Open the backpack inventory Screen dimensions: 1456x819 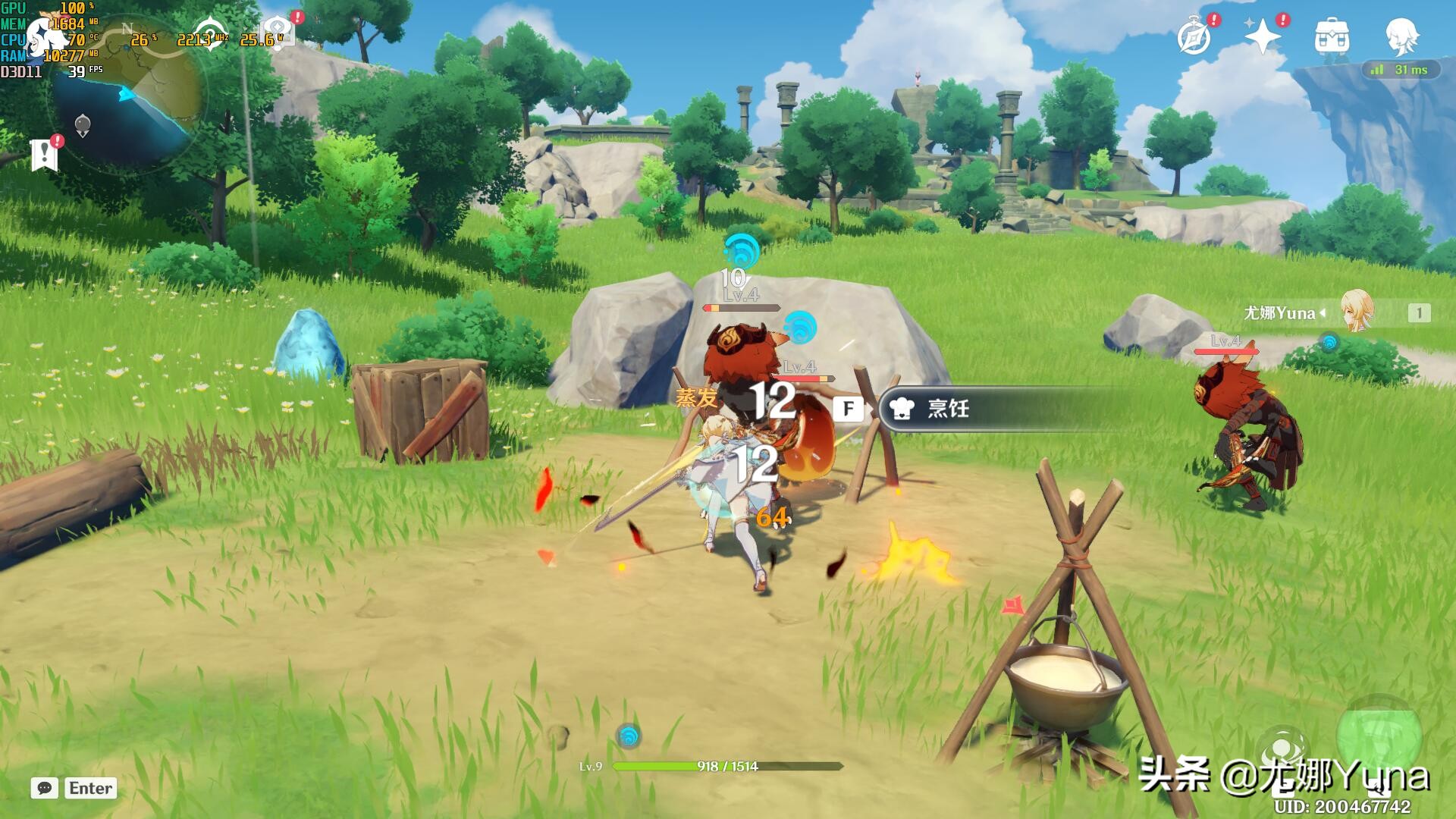1332,36
